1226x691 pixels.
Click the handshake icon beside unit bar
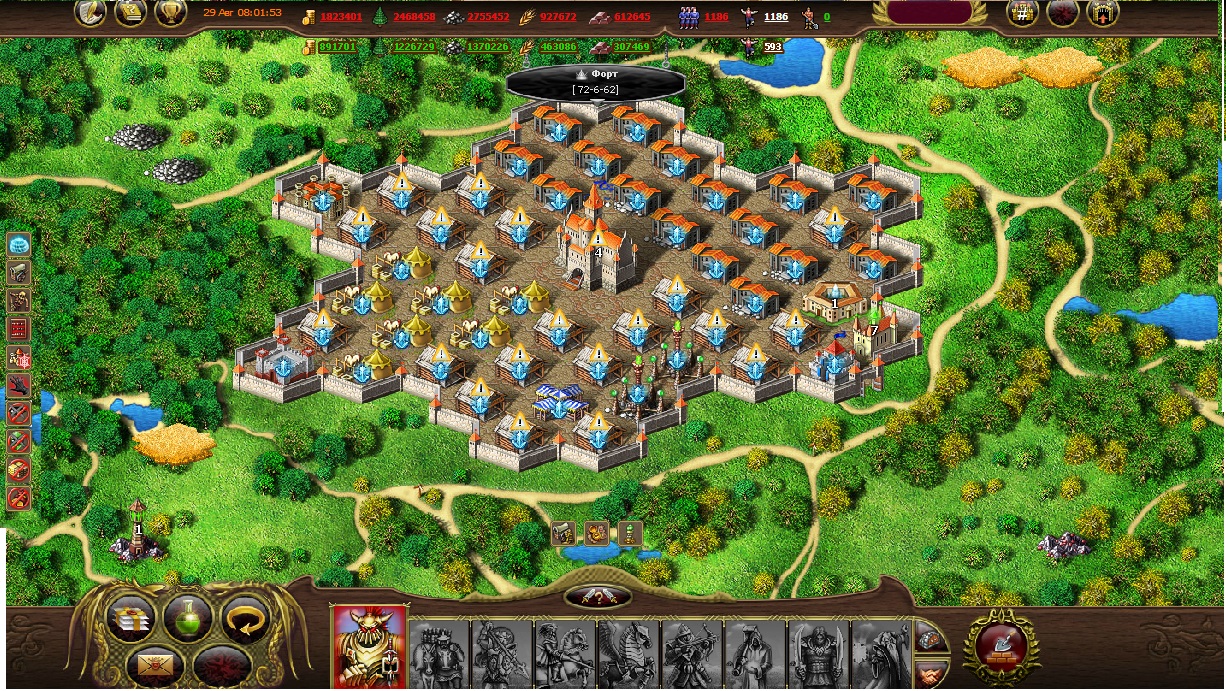(930, 671)
